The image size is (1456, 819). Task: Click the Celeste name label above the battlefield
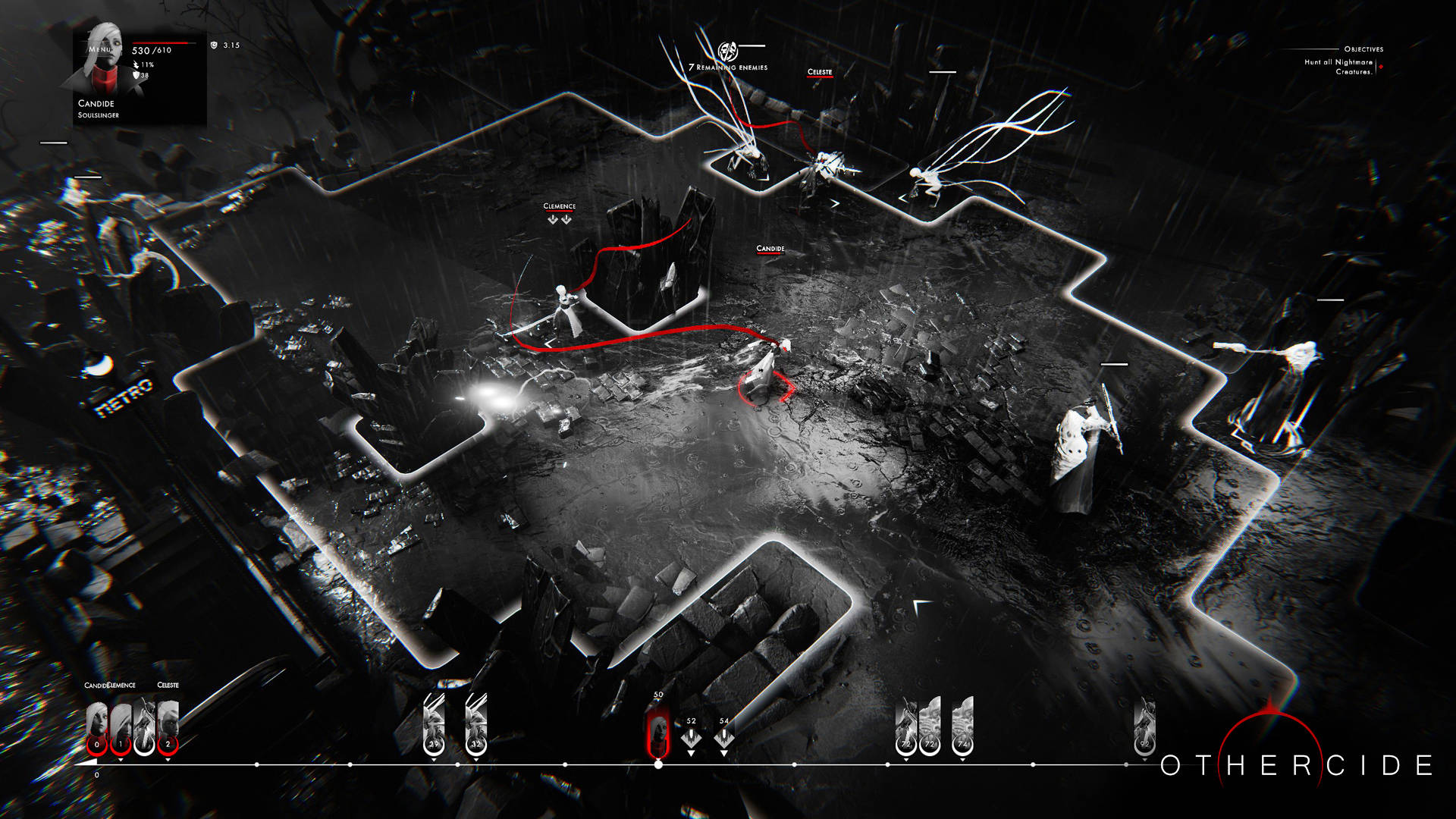coord(819,73)
